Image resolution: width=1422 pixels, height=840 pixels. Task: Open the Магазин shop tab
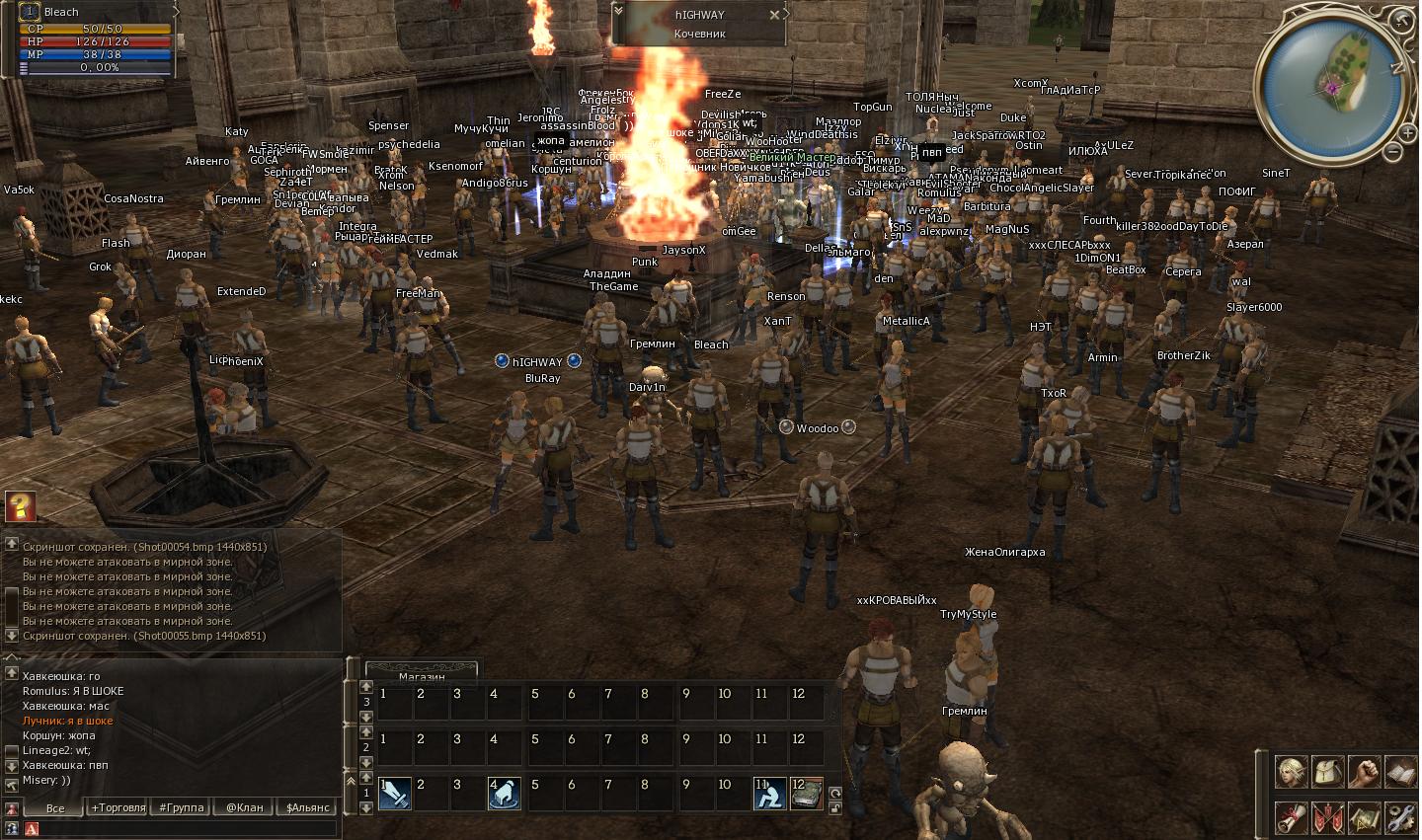(x=422, y=675)
